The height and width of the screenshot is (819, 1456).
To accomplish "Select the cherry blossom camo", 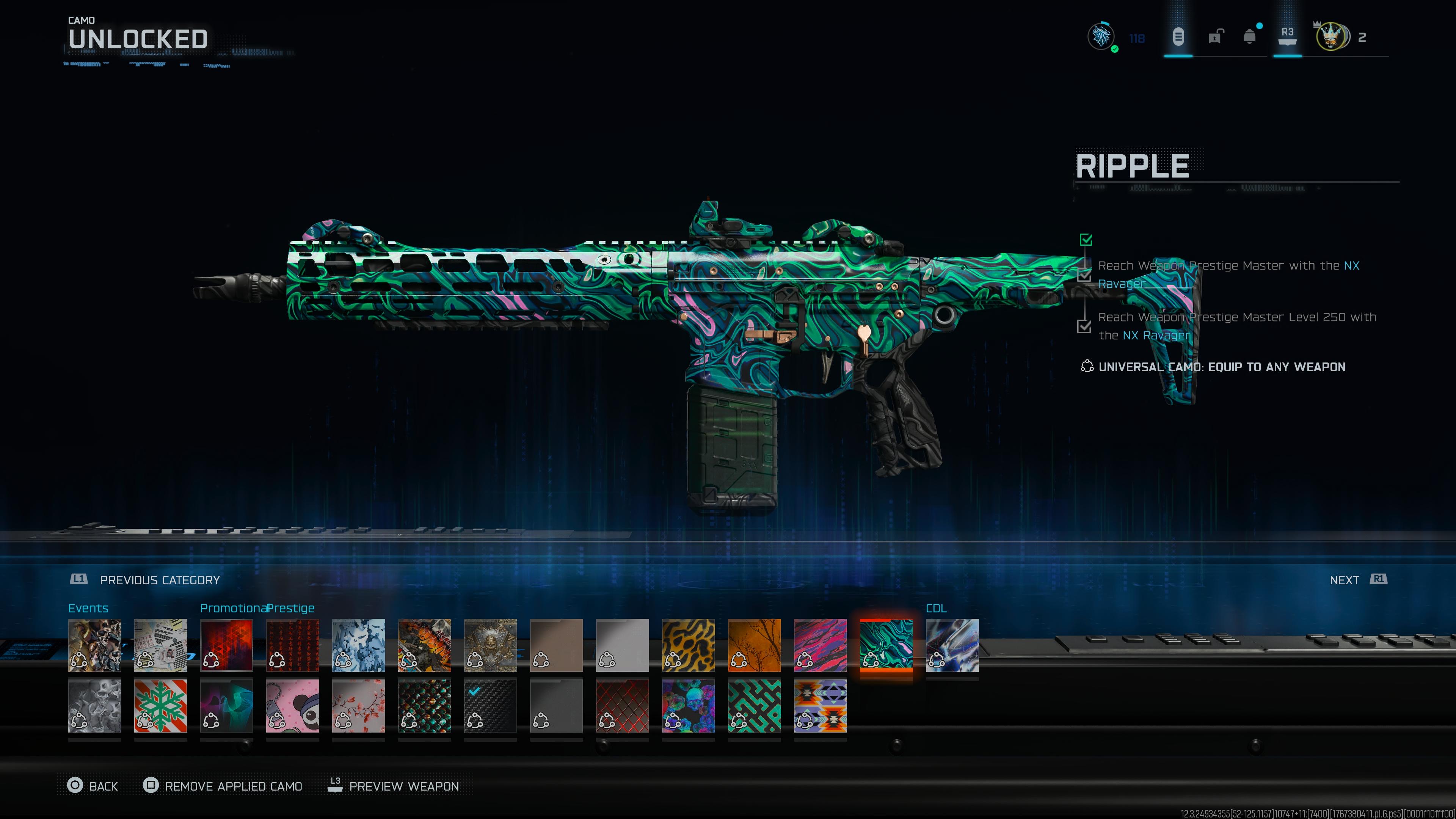I will click(358, 706).
